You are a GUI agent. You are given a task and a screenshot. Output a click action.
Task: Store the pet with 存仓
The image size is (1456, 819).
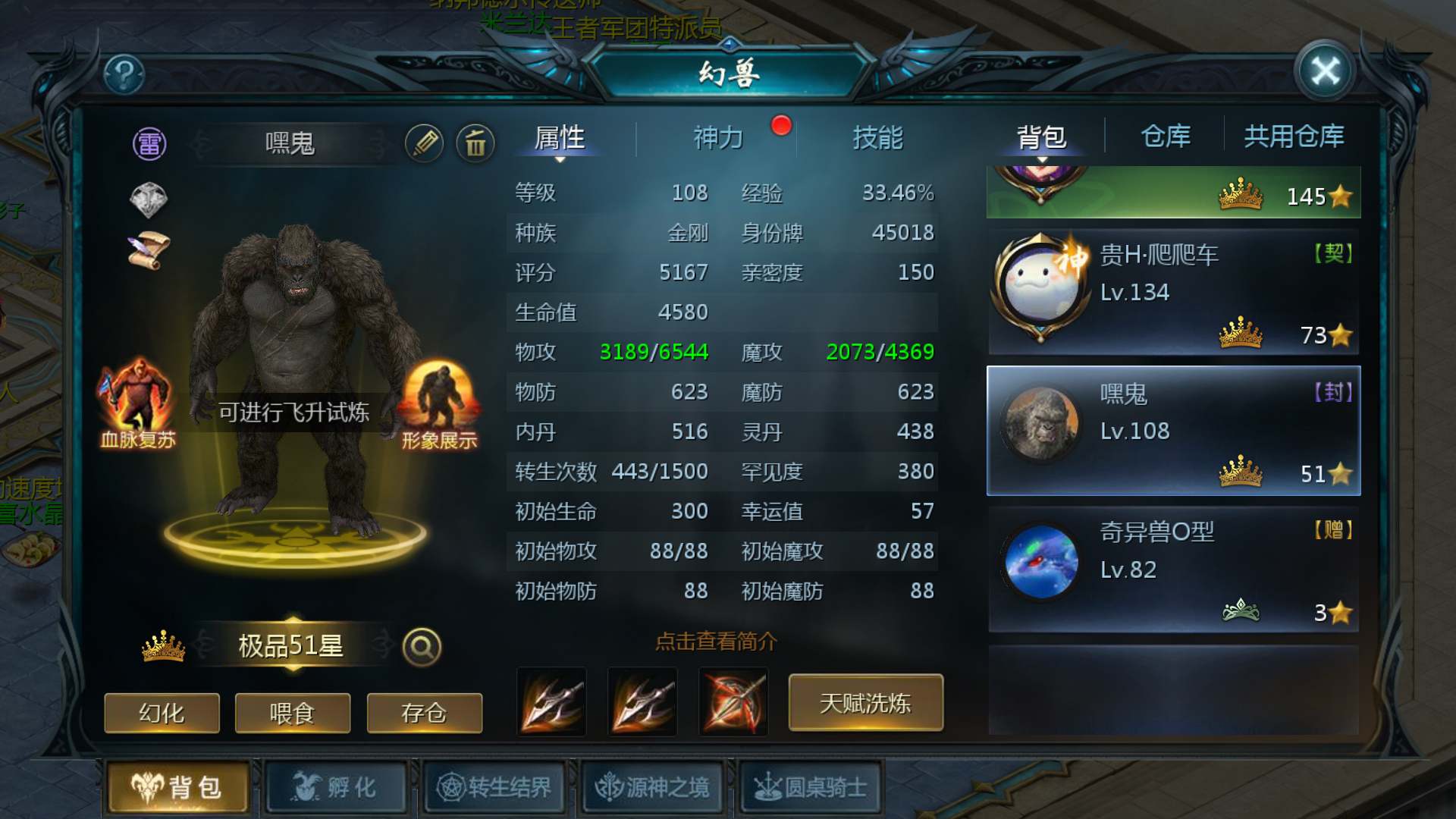pos(424,713)
